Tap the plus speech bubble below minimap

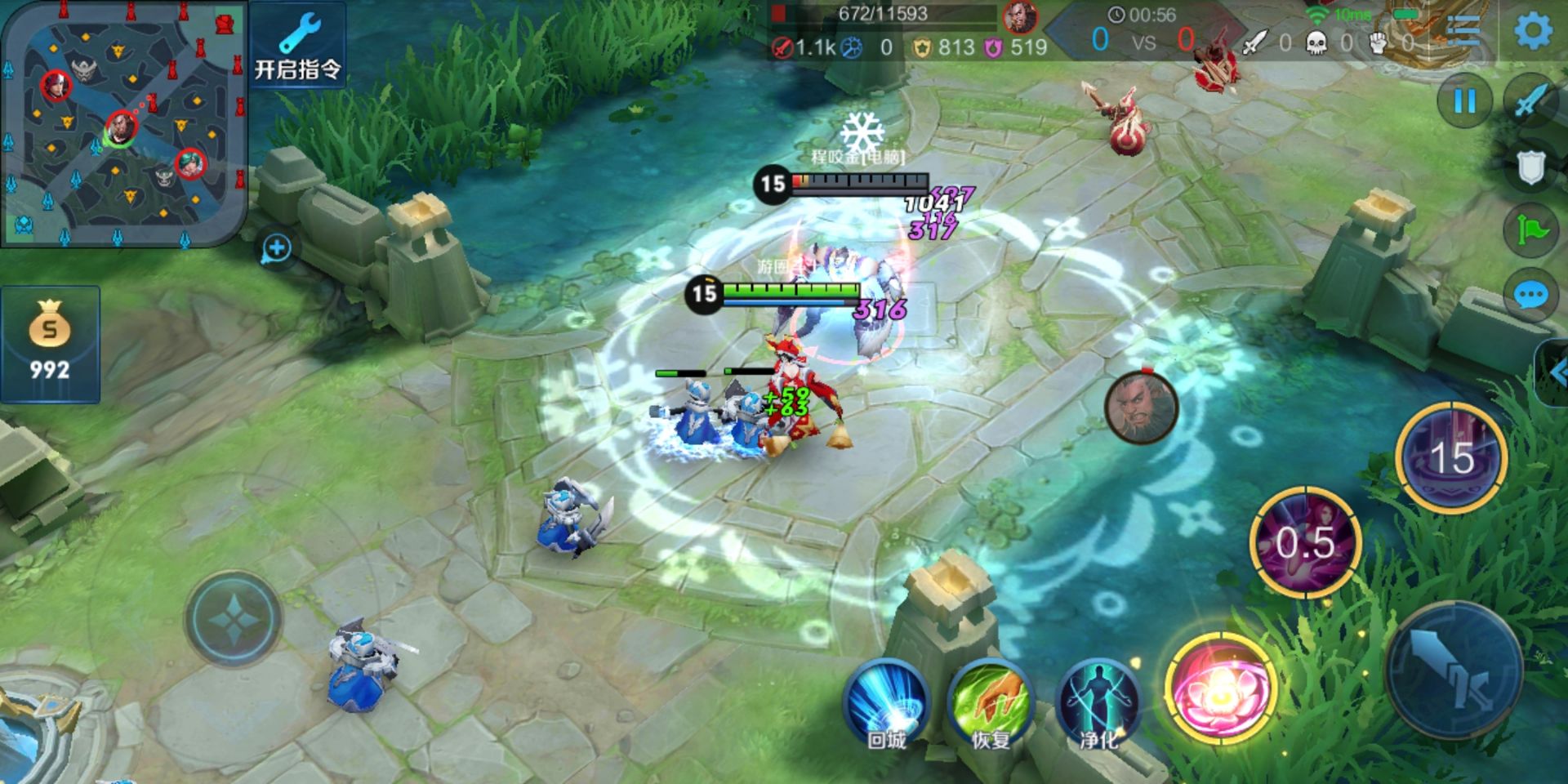276,249
